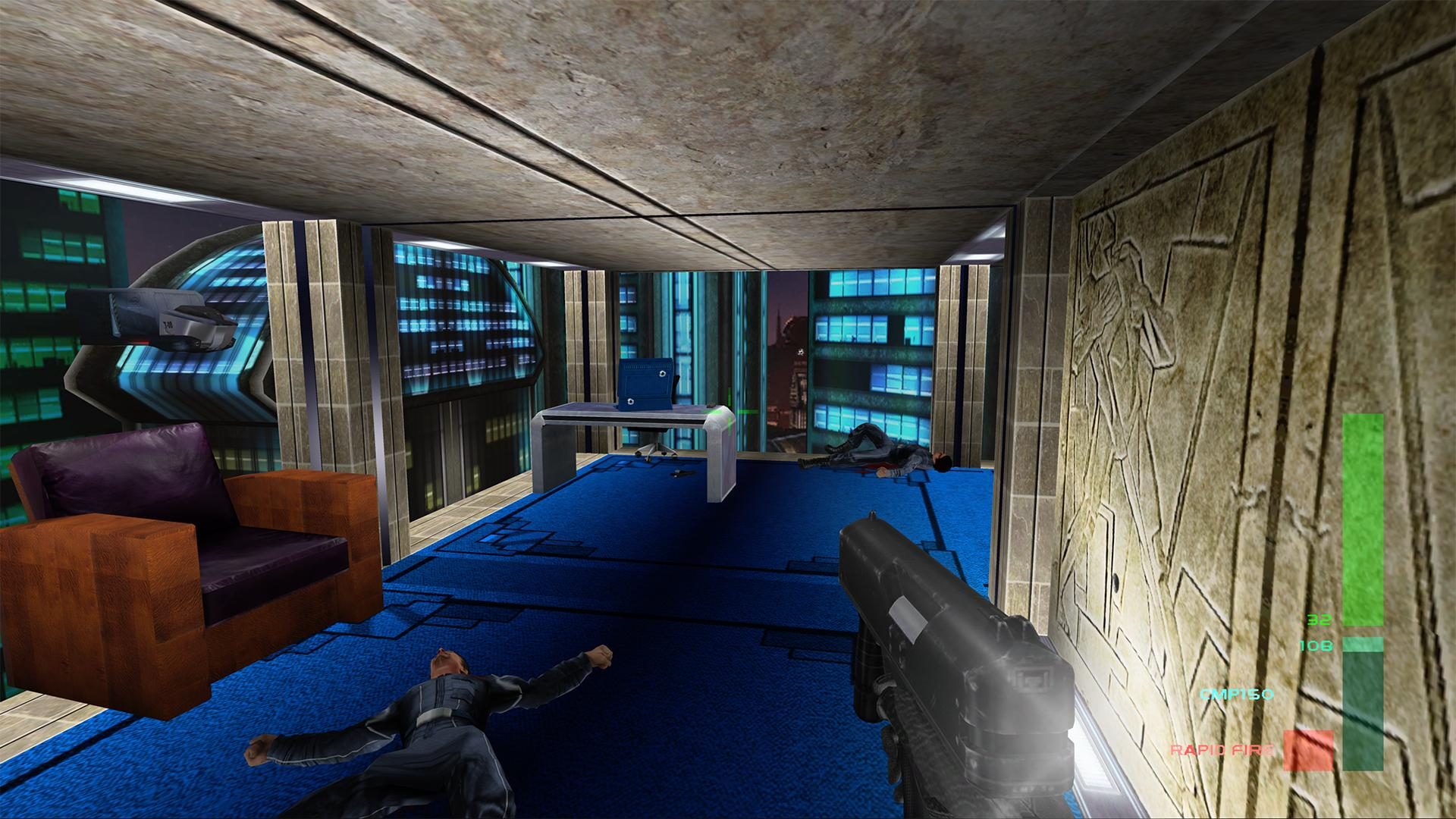Viewport: 1456px width, 819px height.
Task: Click the dark shield bar below the health bar
Action: coord(1361,705)
